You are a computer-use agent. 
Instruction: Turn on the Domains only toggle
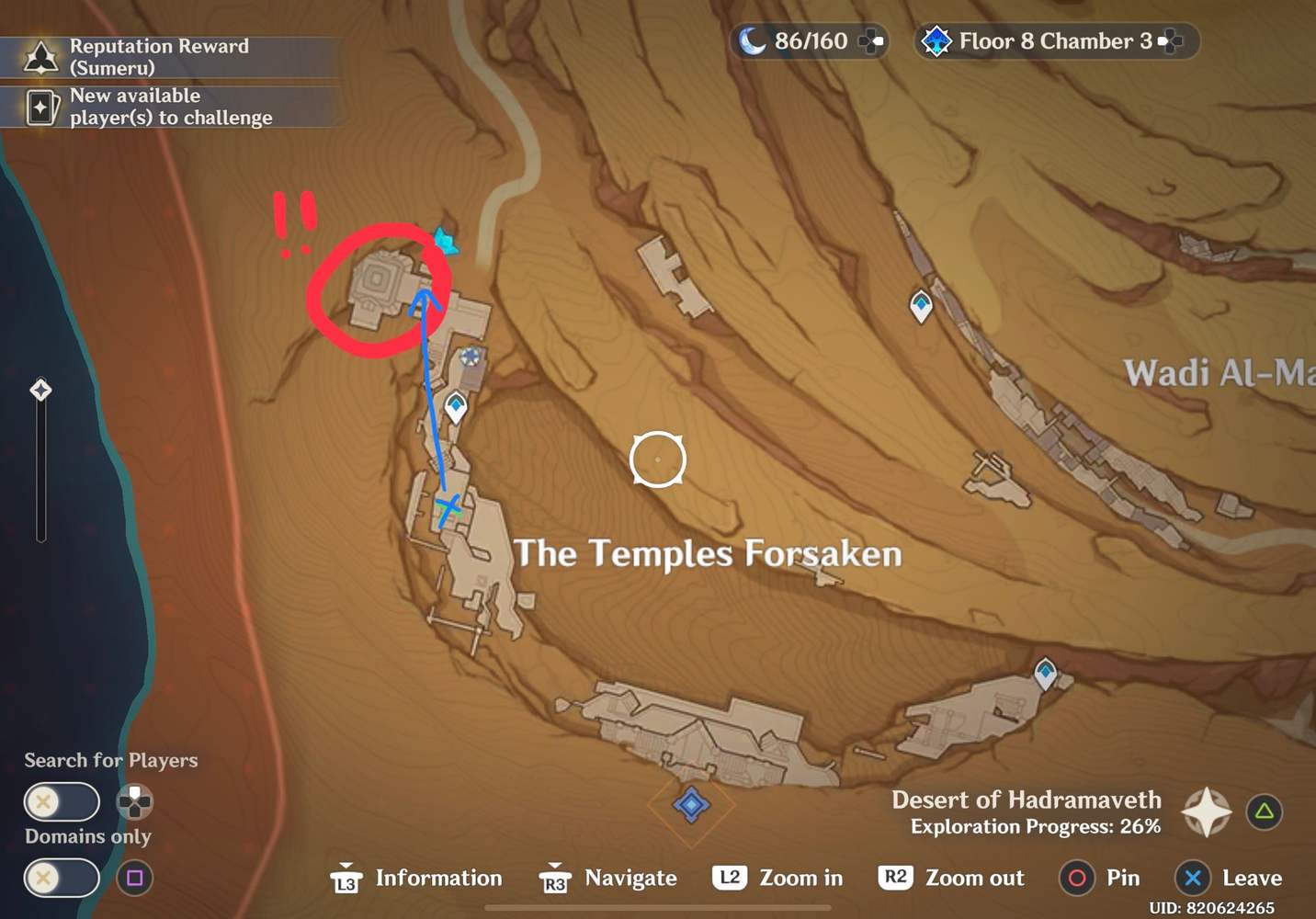coord(61,879)
